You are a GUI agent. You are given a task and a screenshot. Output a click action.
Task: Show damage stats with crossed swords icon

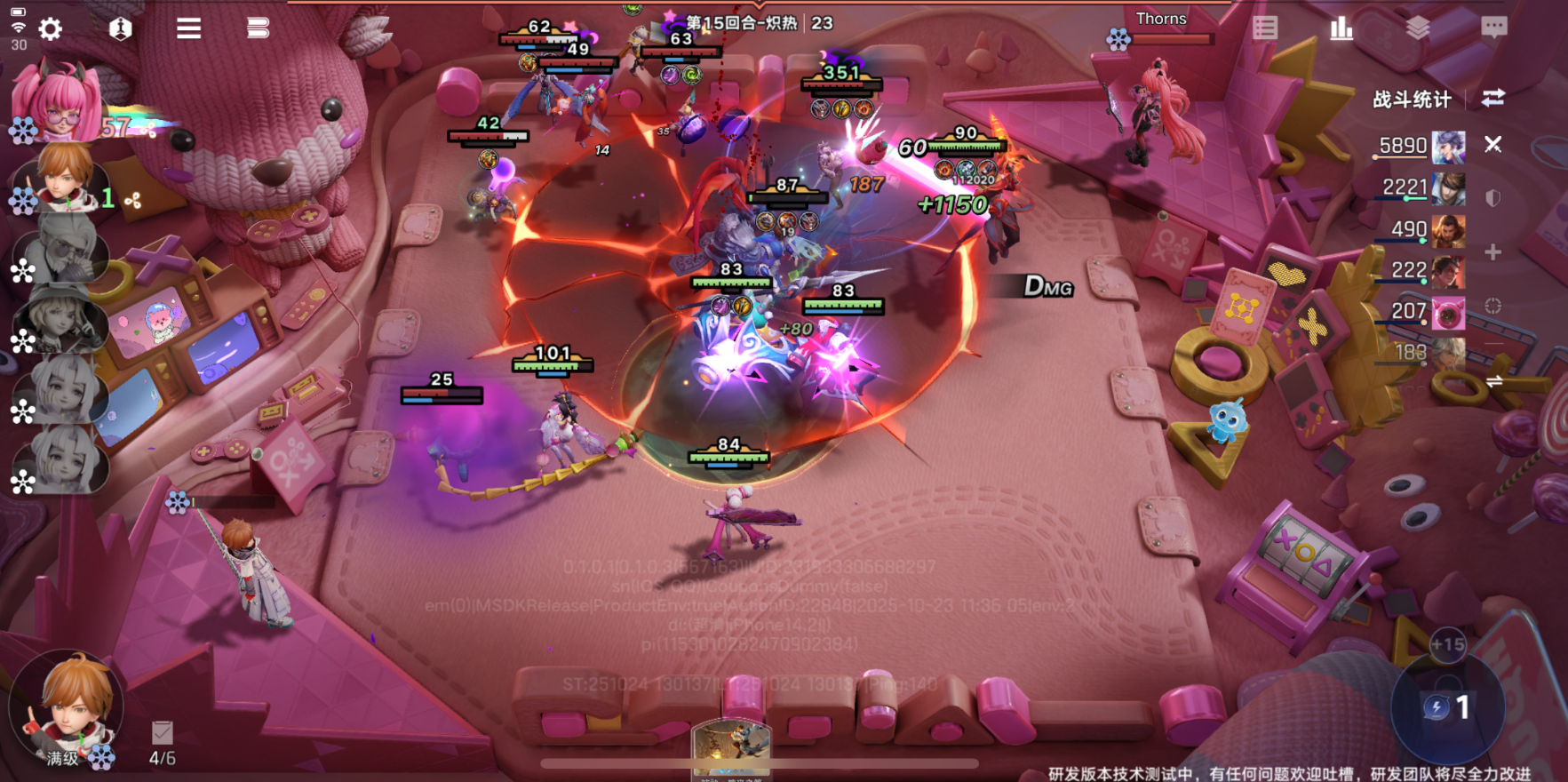pos(1493,145)
